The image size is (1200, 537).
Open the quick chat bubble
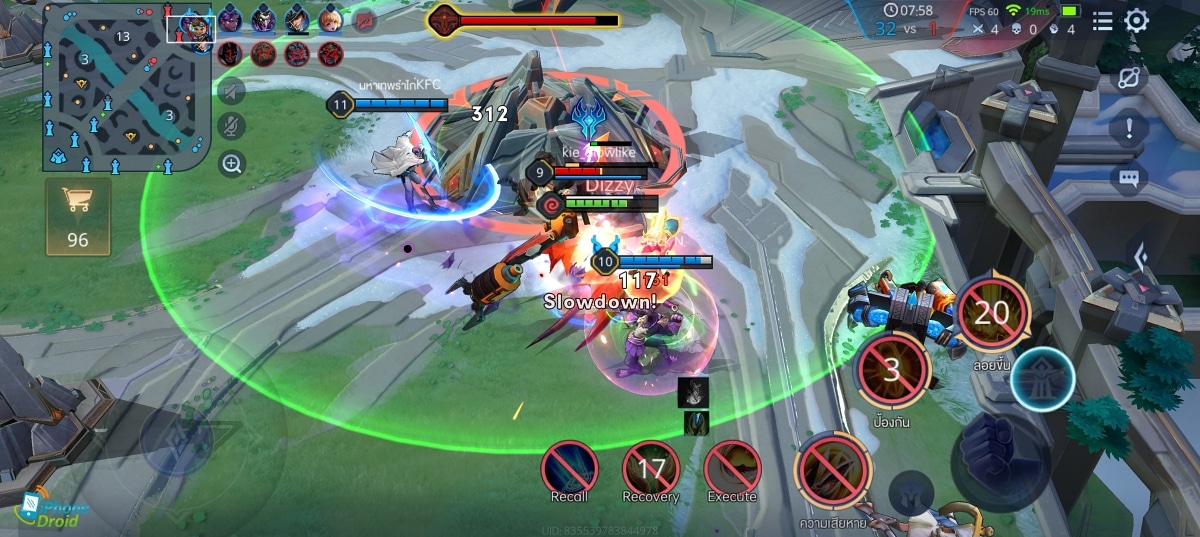click(x=1129, y=178)
